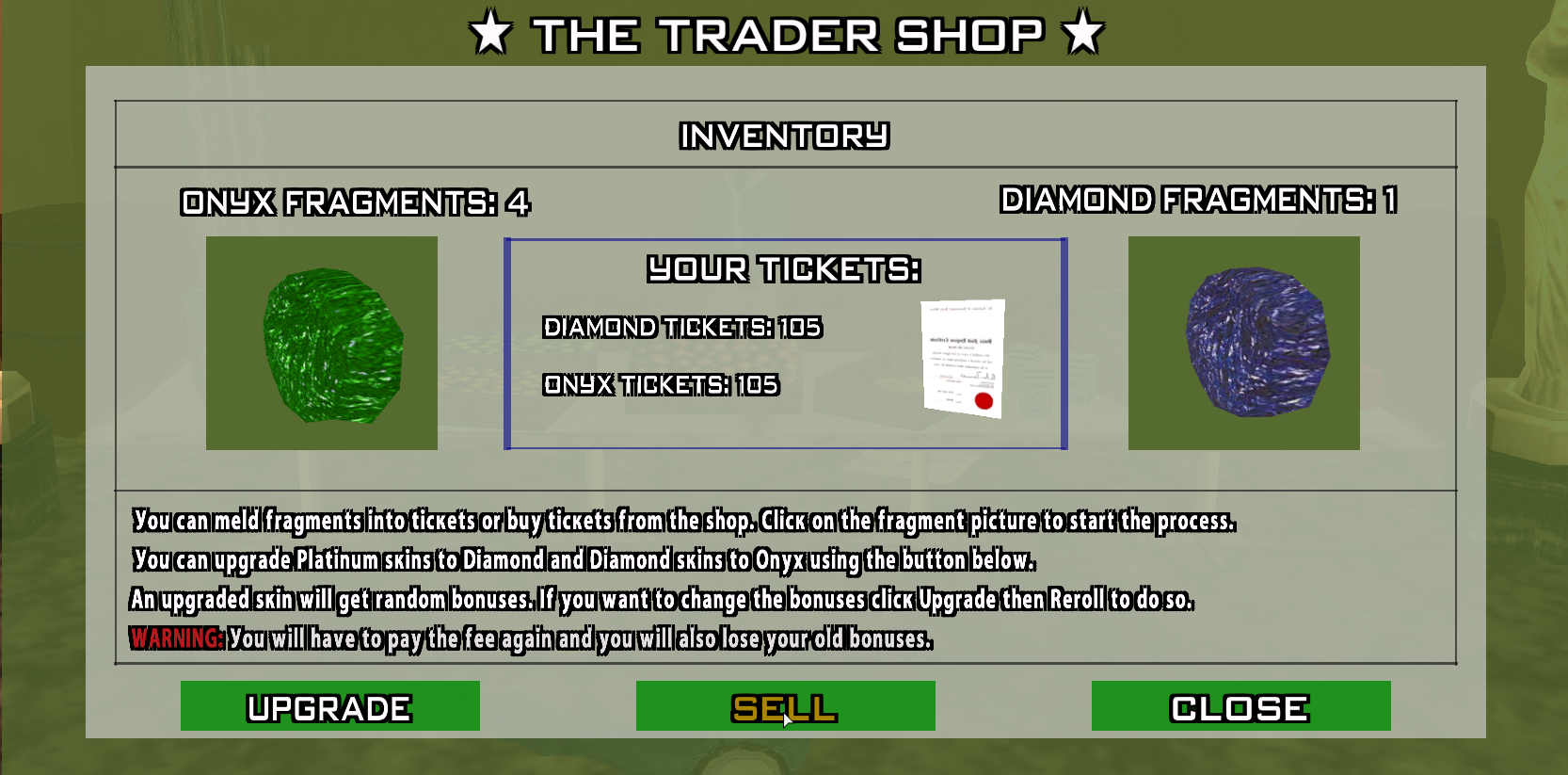Click the ONYX FRAGMENTS: 4 counter label

356,202
